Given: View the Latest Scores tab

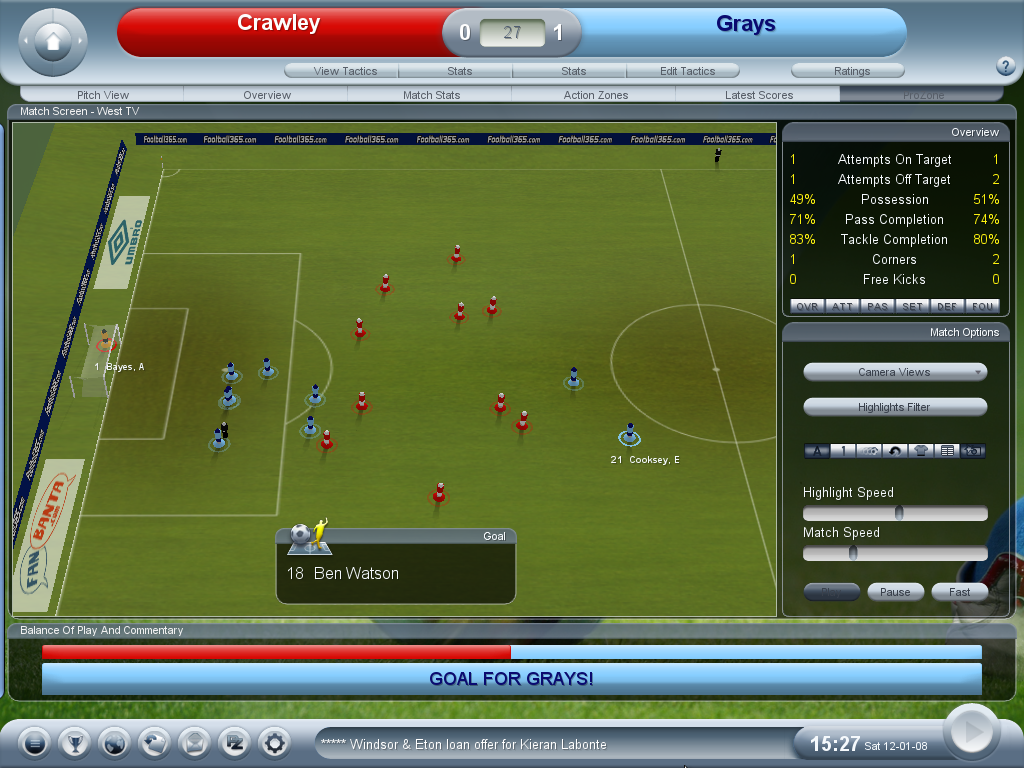Looking at the screenshot, I should coord(759,95).
